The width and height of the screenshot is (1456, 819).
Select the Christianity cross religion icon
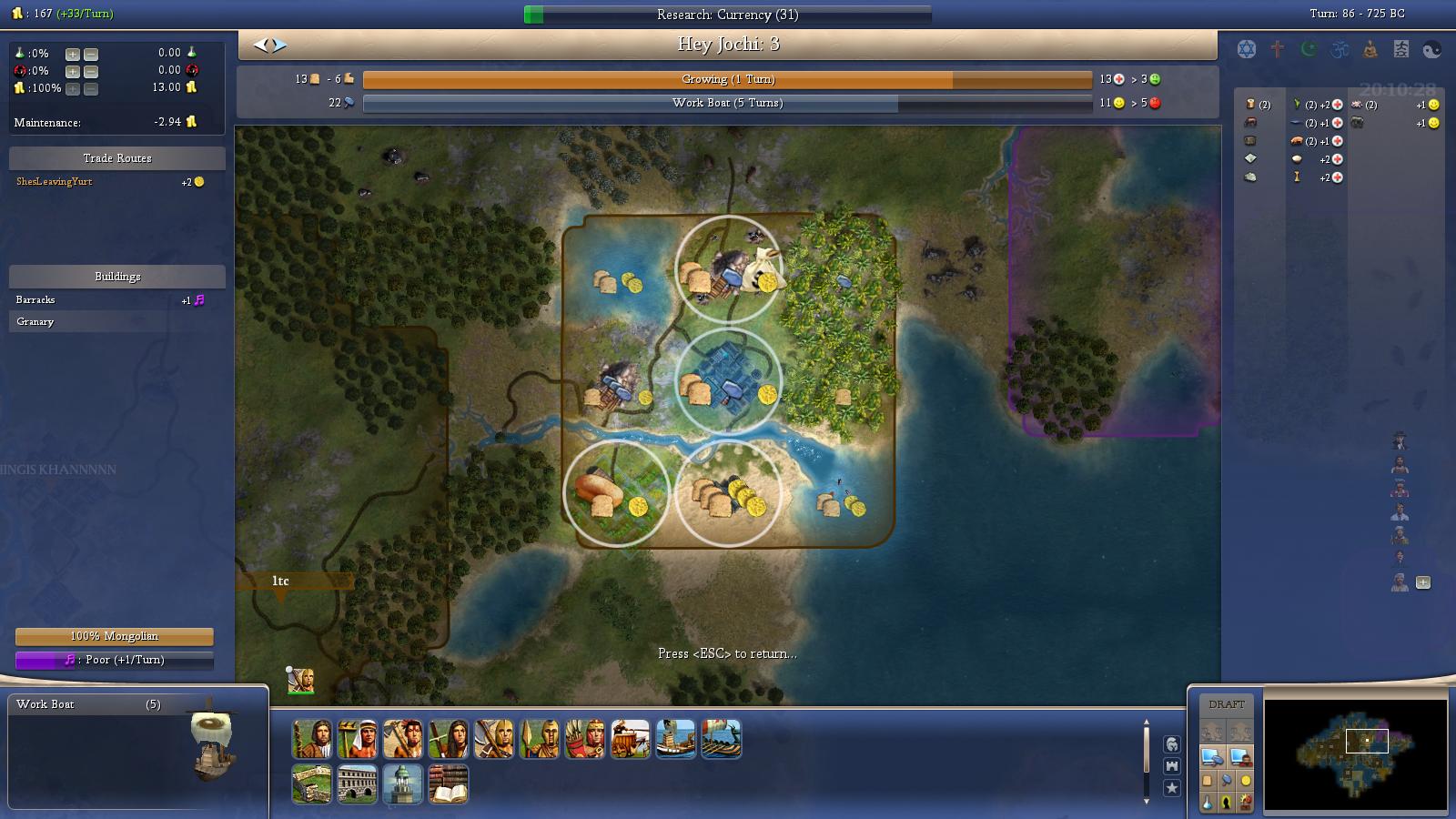1276,48
